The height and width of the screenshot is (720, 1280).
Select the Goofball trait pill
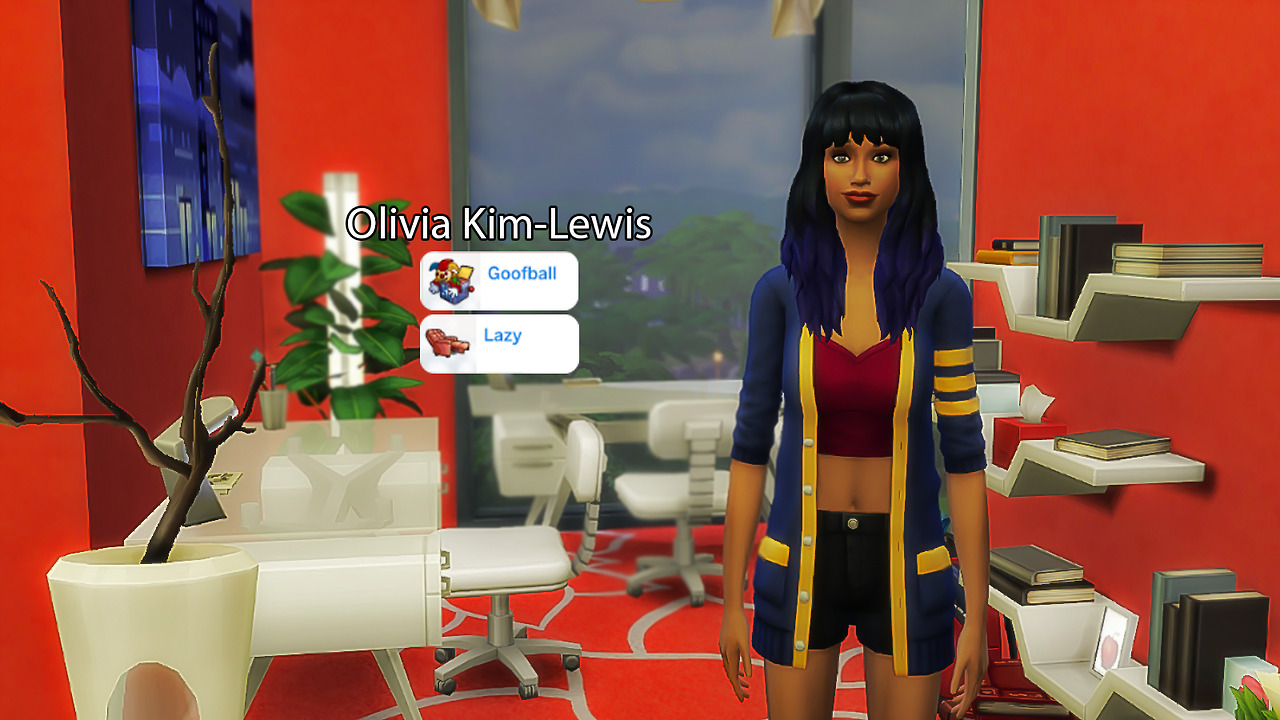click(x=499, y=280)
